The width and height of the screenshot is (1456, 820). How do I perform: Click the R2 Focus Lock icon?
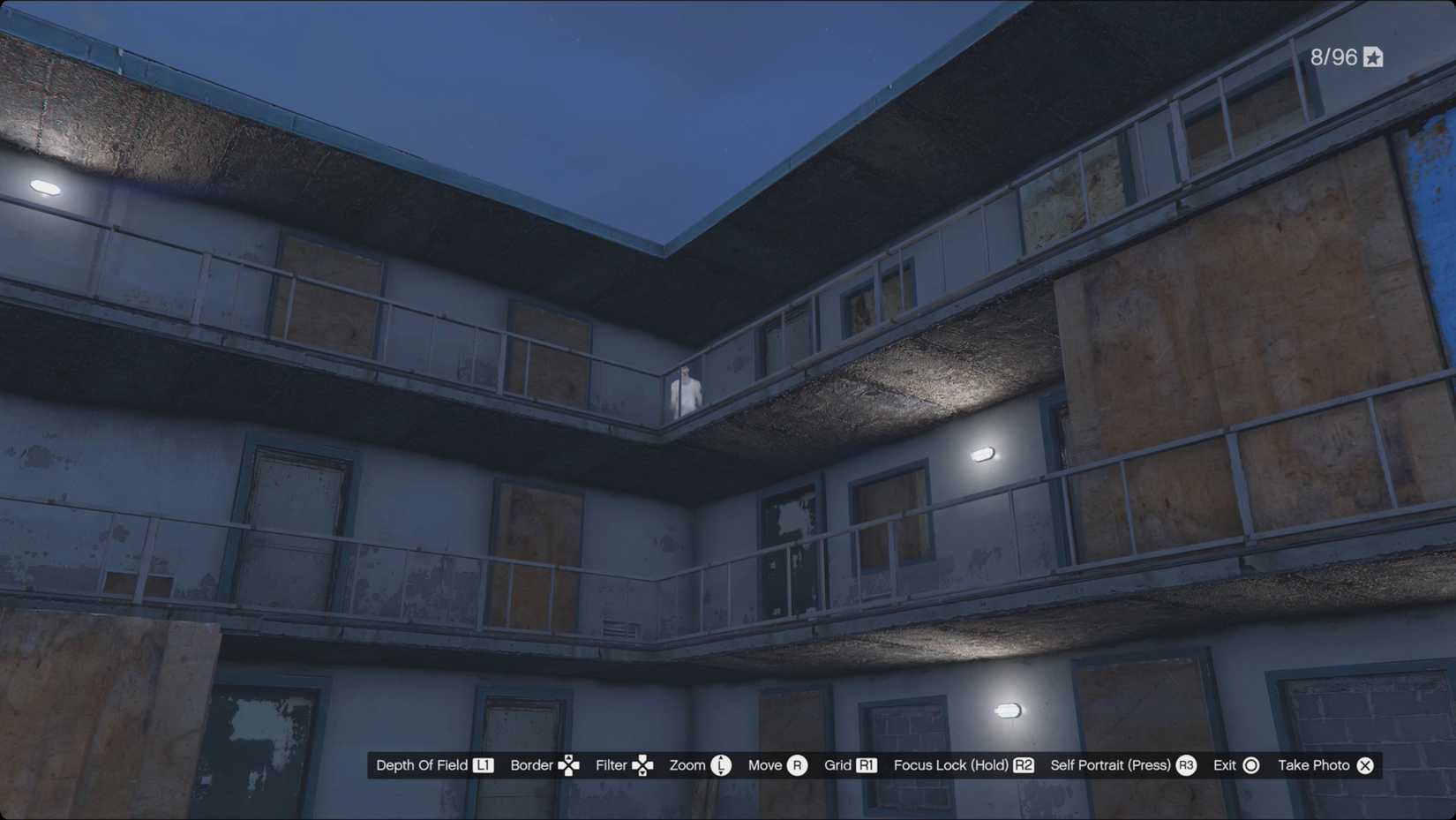[1022, 765]
